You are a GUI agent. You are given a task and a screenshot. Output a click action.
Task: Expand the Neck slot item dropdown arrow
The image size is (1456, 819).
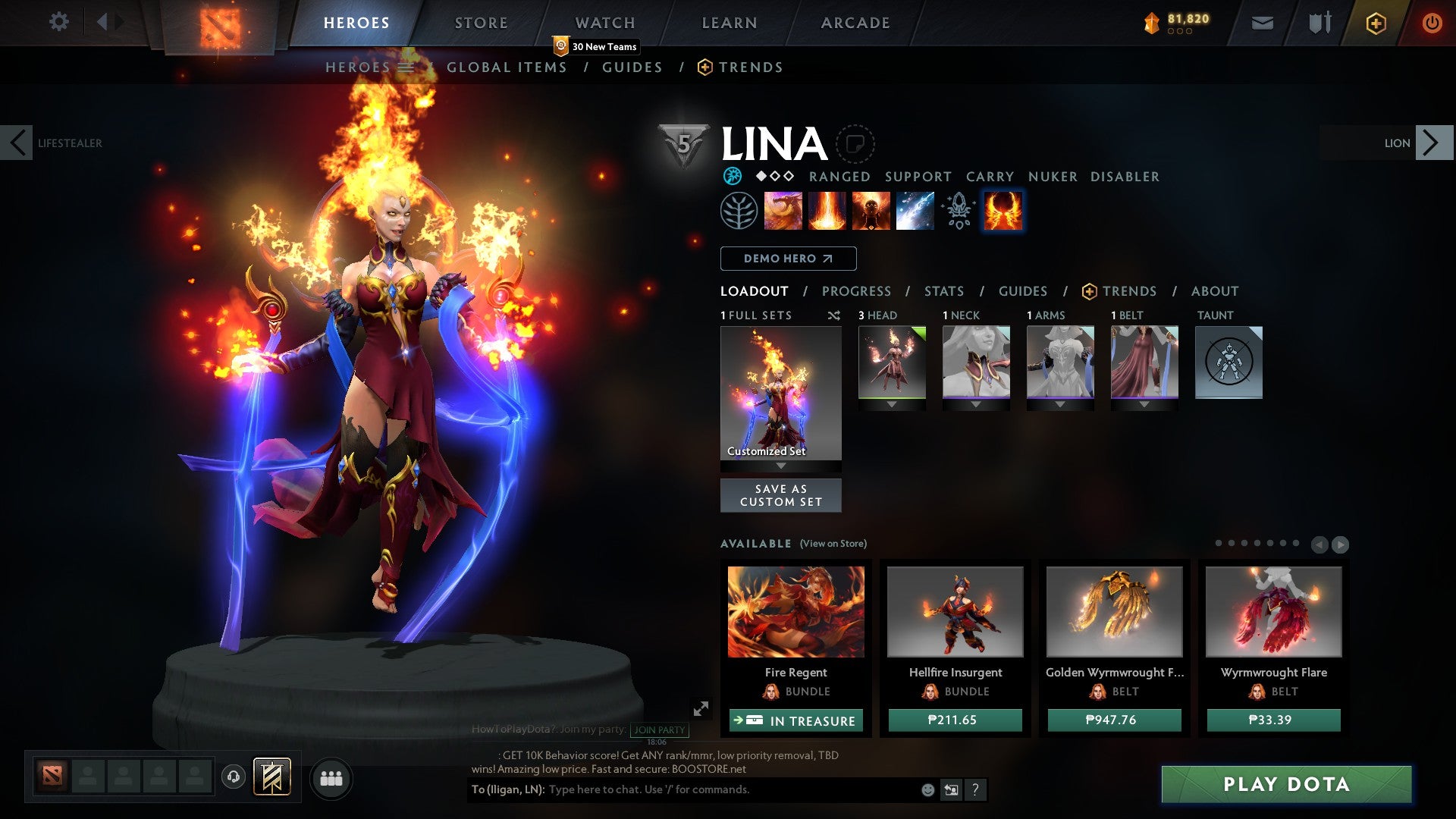[x=976, y=404]
